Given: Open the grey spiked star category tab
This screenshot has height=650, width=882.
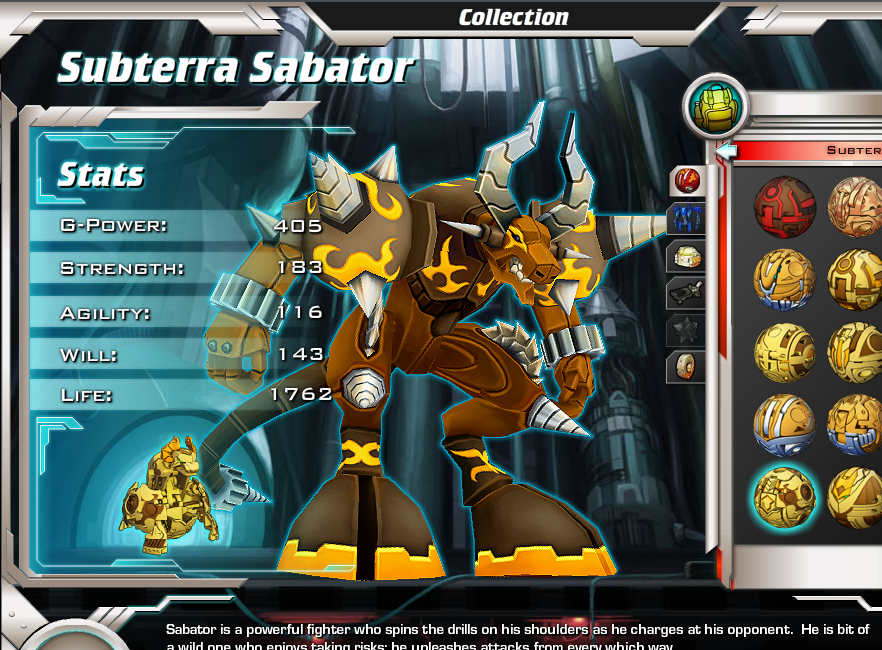Looking at the screenshot, I should pyautogui.click(x=687, y=330).
